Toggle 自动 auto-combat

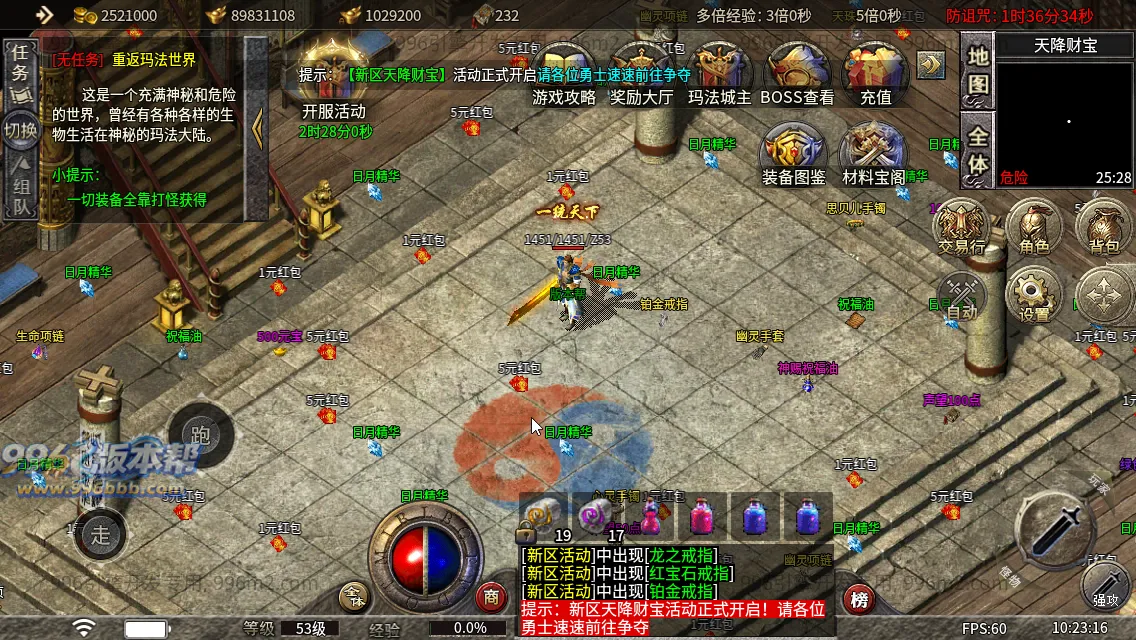point(962,295)
